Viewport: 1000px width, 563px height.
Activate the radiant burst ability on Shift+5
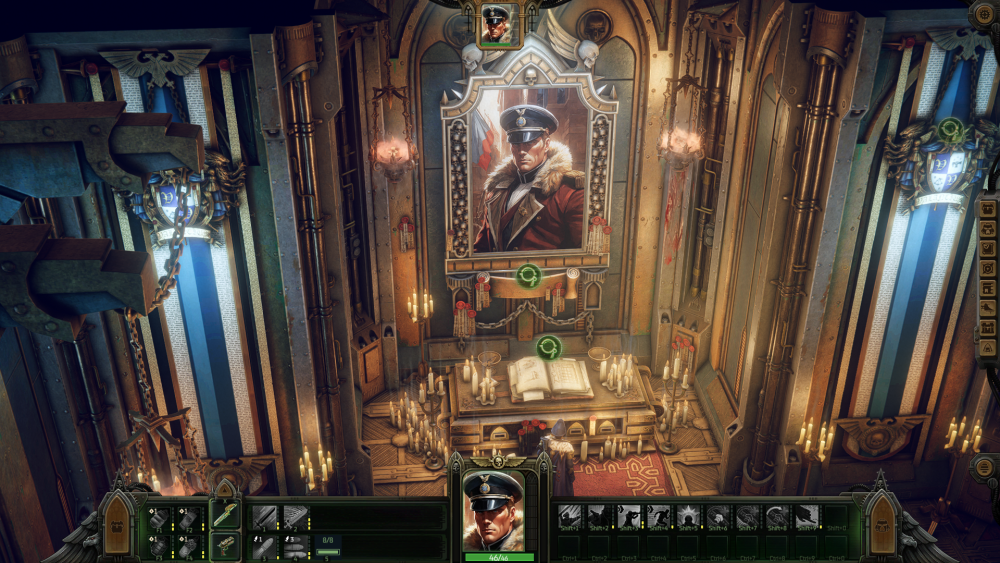coord(689,517)
